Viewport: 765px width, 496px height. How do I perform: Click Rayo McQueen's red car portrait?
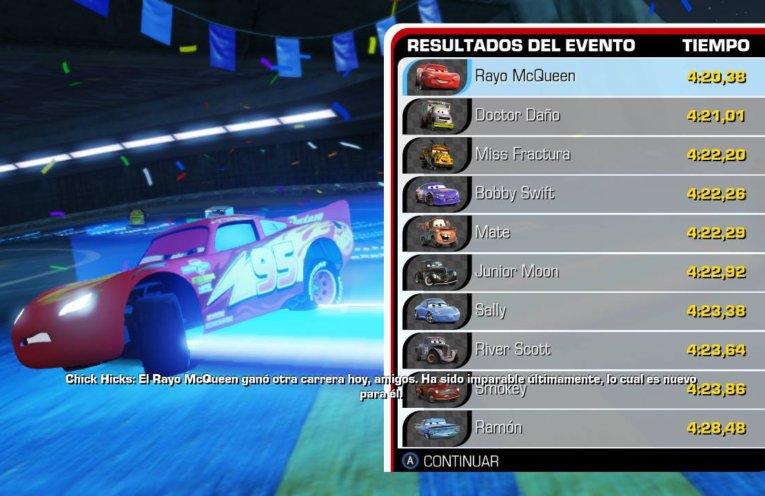tap(435, 76)
